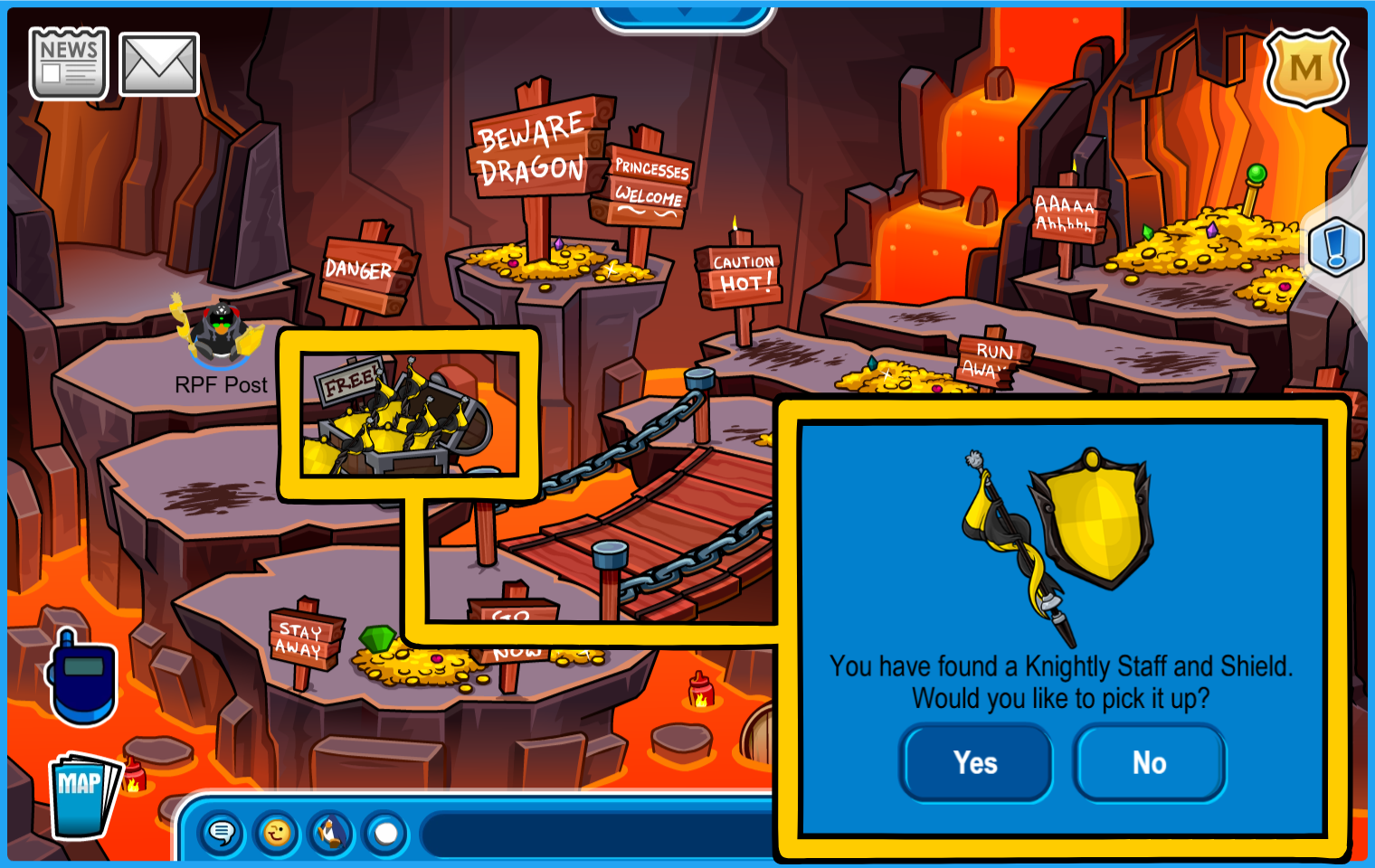
Task: Click the blue exclamation shield icon
Action: pos(1335,247)
